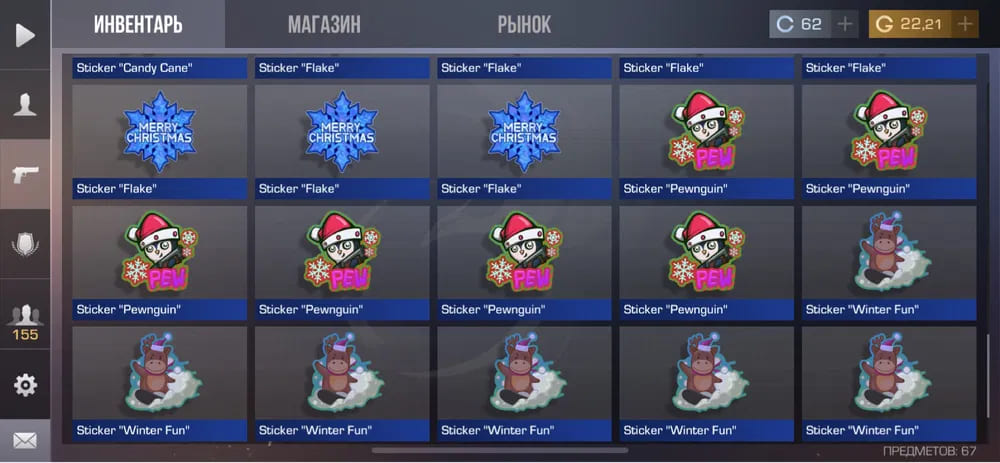
Task: Open the player profile icon
Action: point(25,105)
